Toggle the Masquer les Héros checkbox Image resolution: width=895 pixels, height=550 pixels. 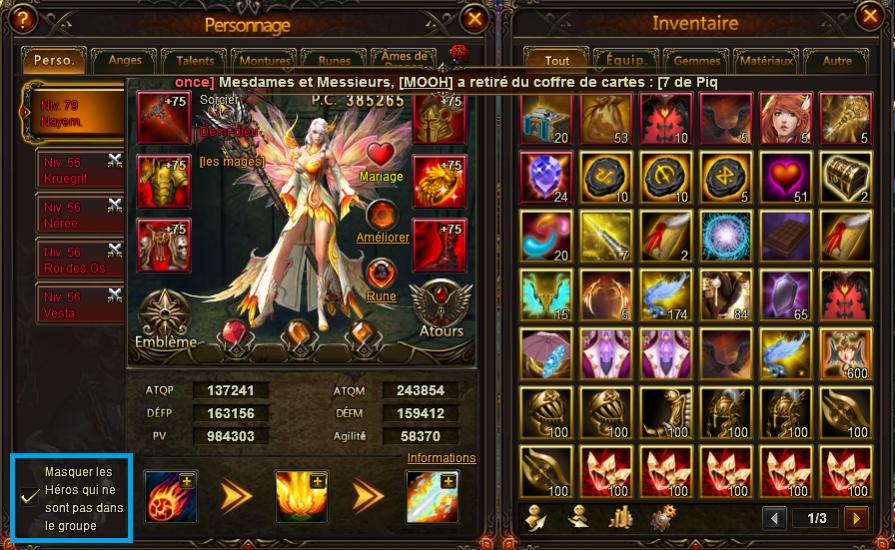[30, 495]
